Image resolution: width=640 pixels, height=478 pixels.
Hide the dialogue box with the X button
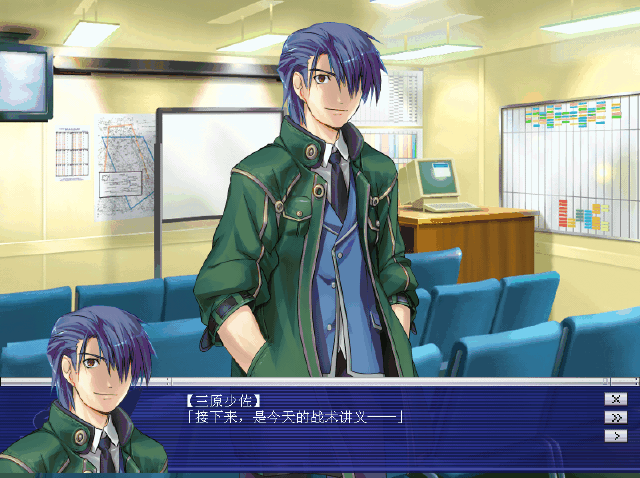pyautogui.click(x=615, y=398)
